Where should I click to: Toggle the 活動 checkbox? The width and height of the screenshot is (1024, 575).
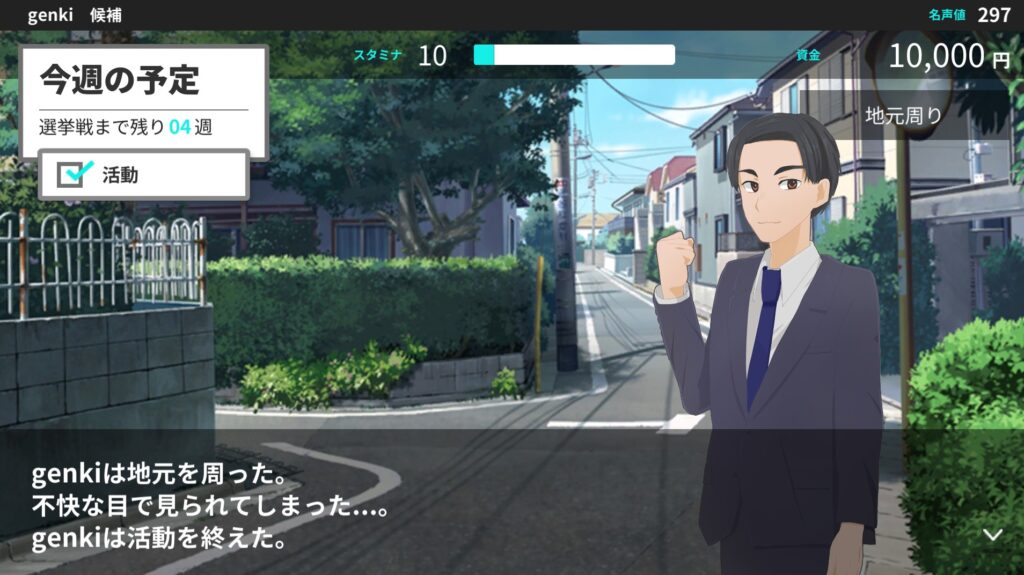tap(73, 175)
